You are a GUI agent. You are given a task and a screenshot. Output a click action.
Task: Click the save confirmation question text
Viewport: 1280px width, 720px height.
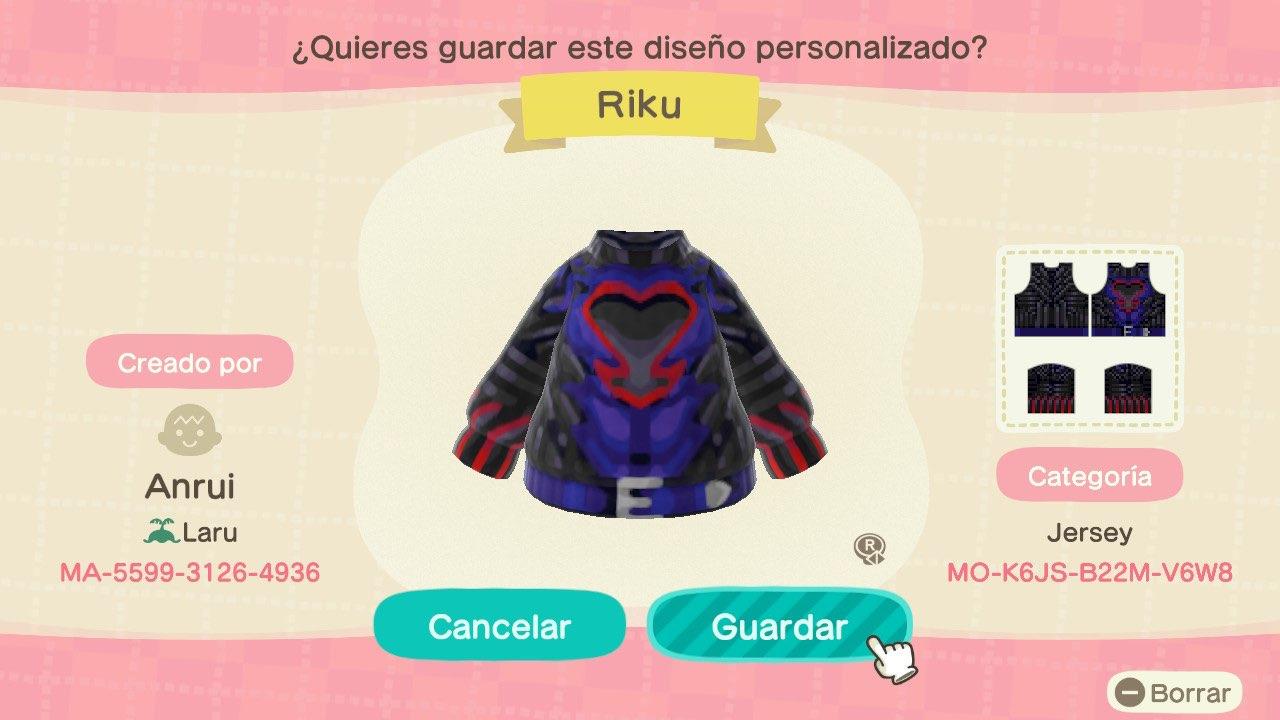coord(640,46)
